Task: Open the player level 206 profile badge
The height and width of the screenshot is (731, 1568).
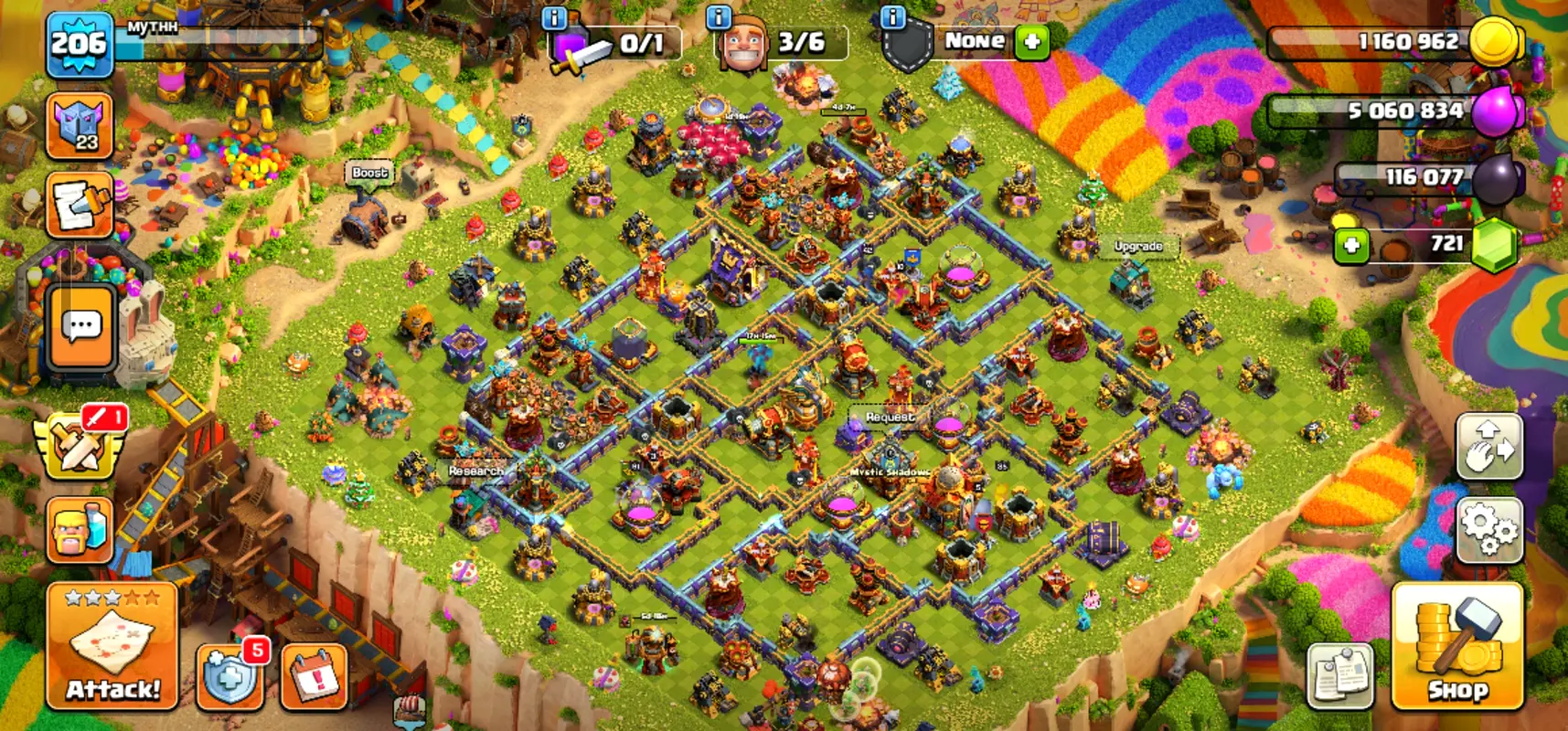Action: (x=80, y=43)
